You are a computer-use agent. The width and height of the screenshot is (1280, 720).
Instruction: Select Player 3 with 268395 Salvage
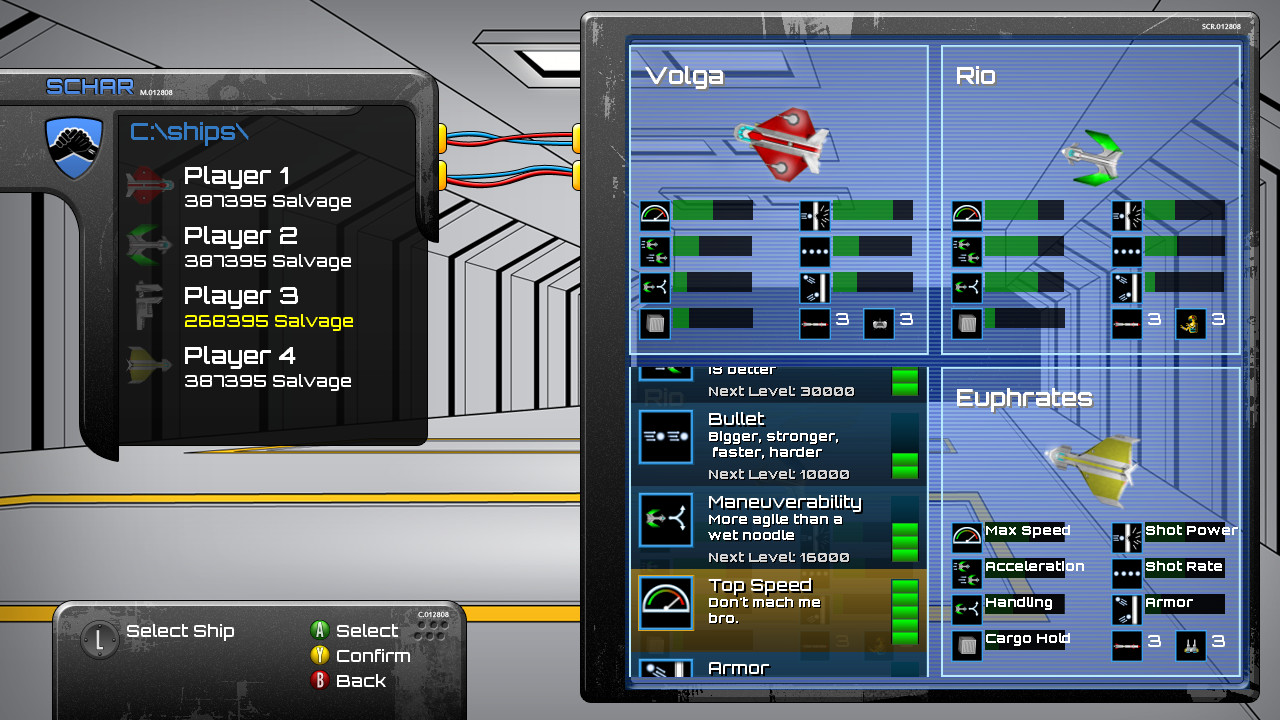[x=239, y=296]
